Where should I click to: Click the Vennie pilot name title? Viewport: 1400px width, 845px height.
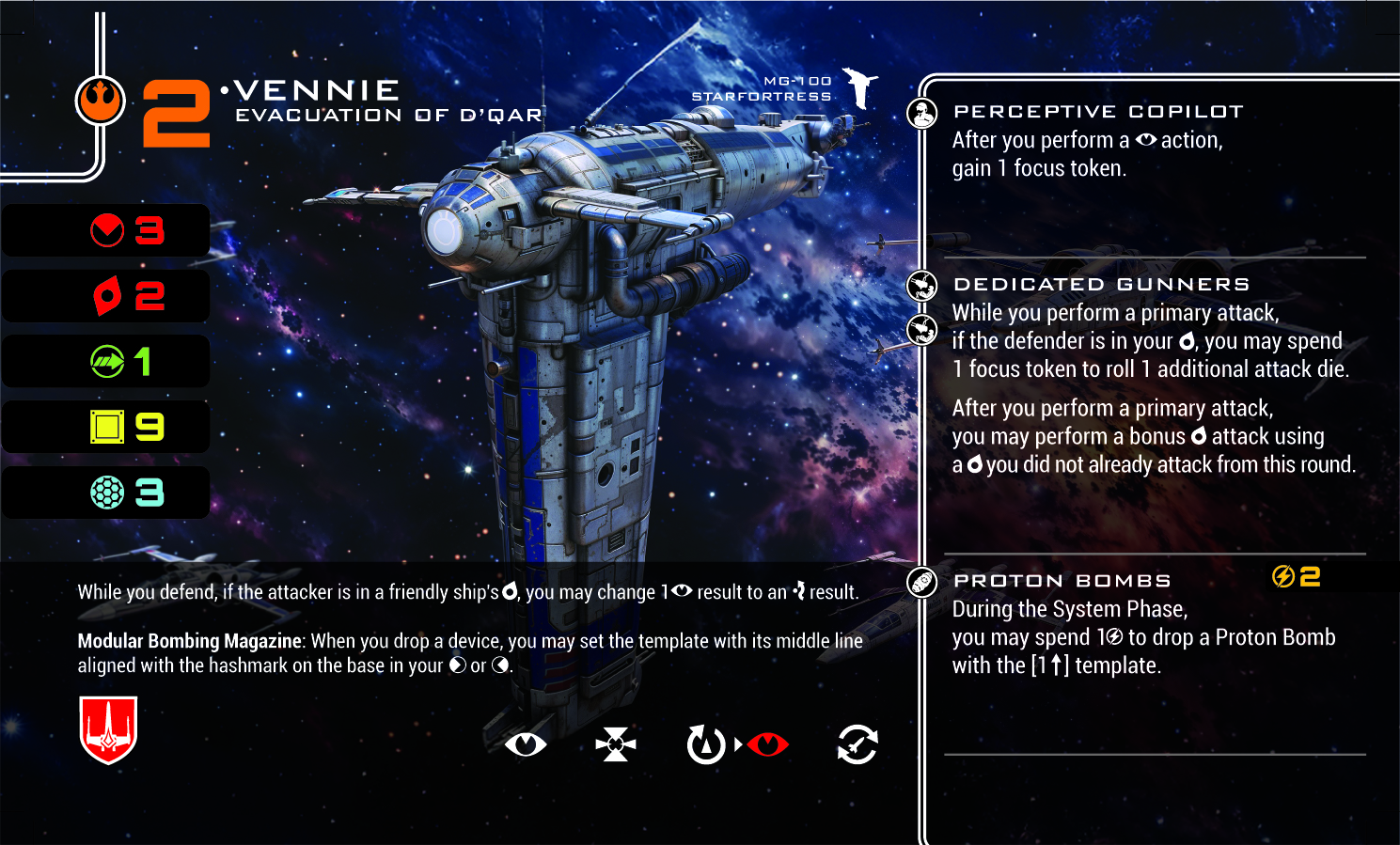pos(317,90)
